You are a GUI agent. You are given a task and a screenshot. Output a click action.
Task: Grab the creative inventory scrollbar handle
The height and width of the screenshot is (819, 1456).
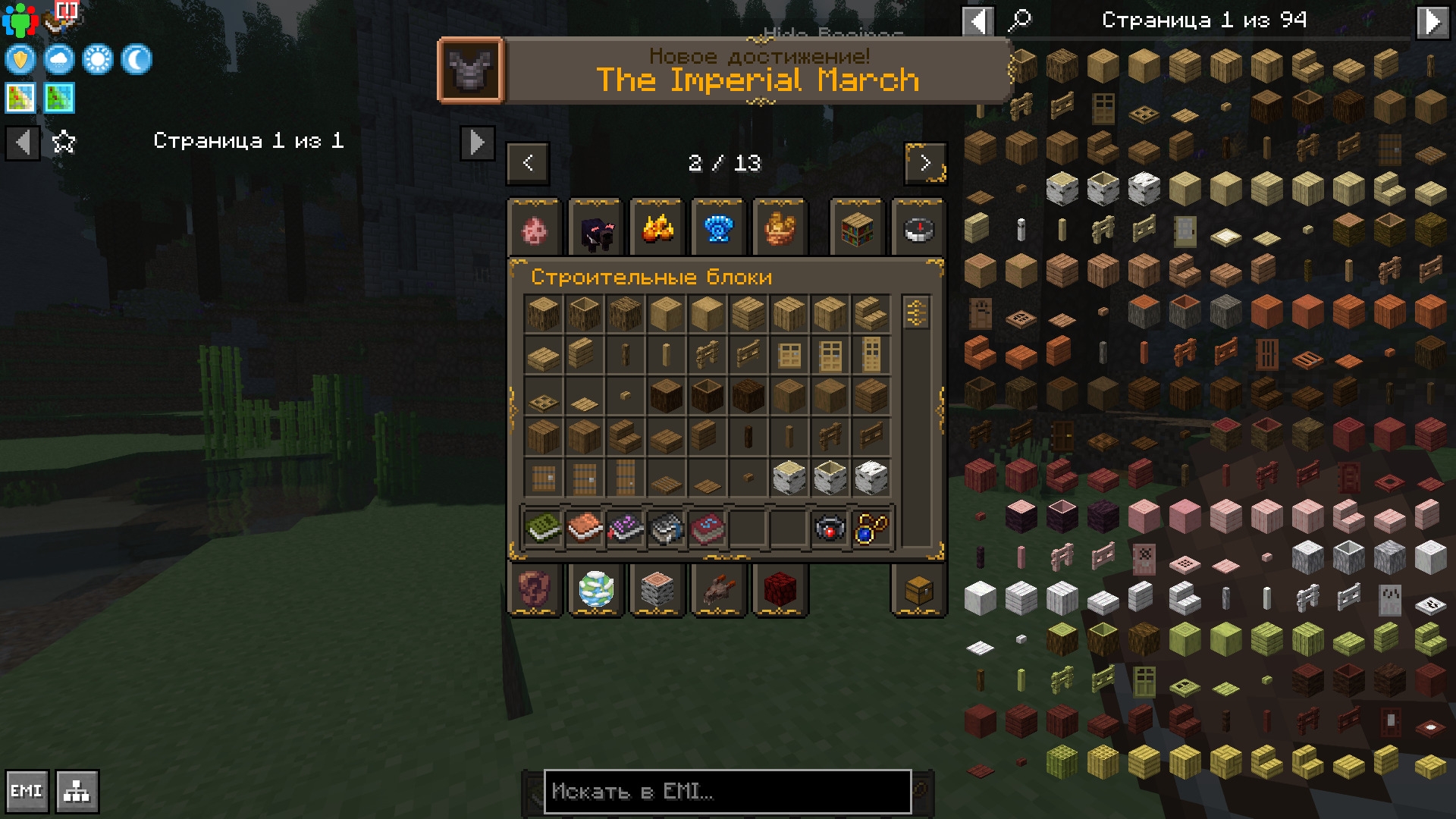tap(916, 312)
